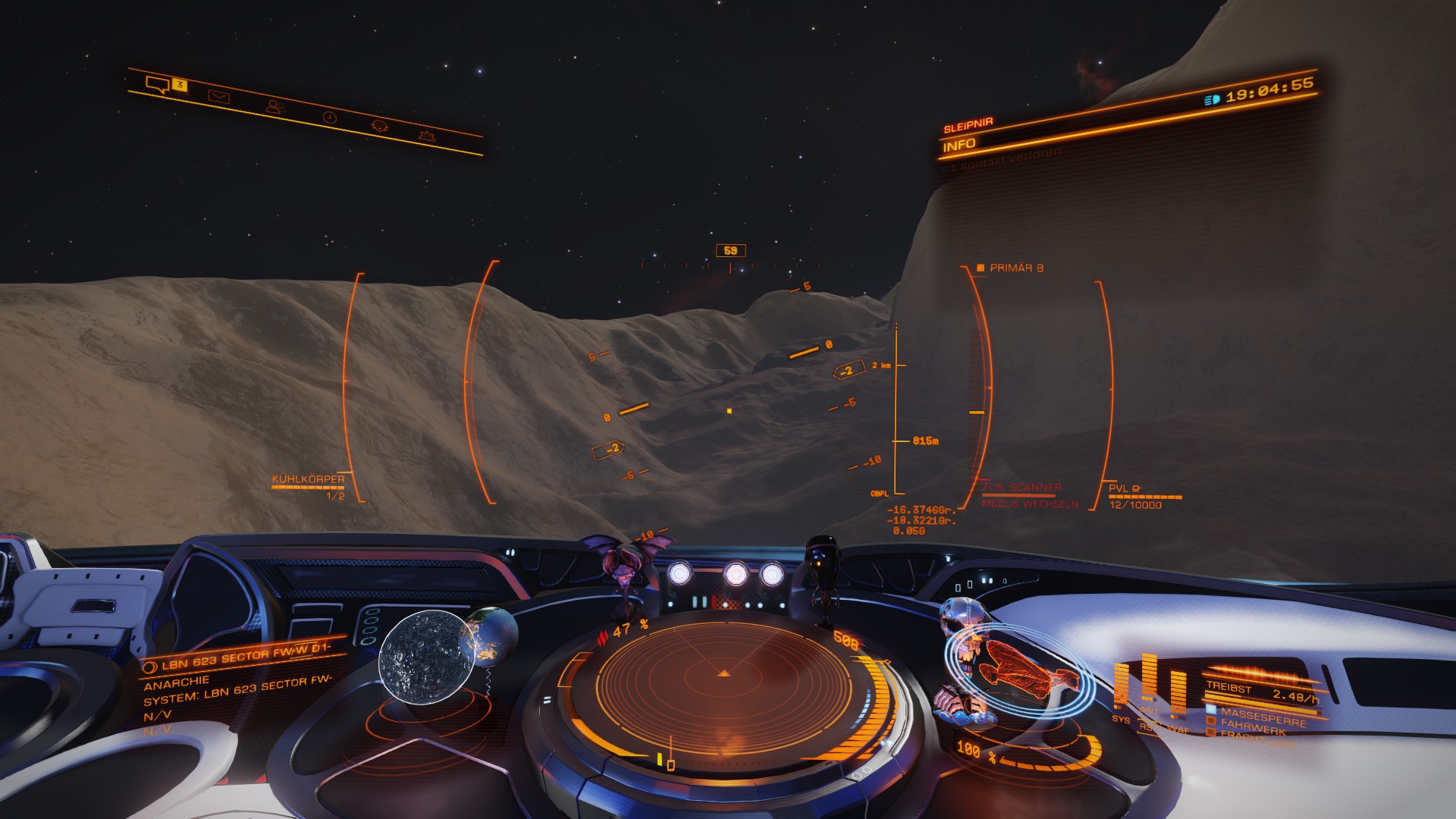Screen dimensions: 1456x819
Task: Switch to the inbox envelope tab
Action: tap(219, 97)
